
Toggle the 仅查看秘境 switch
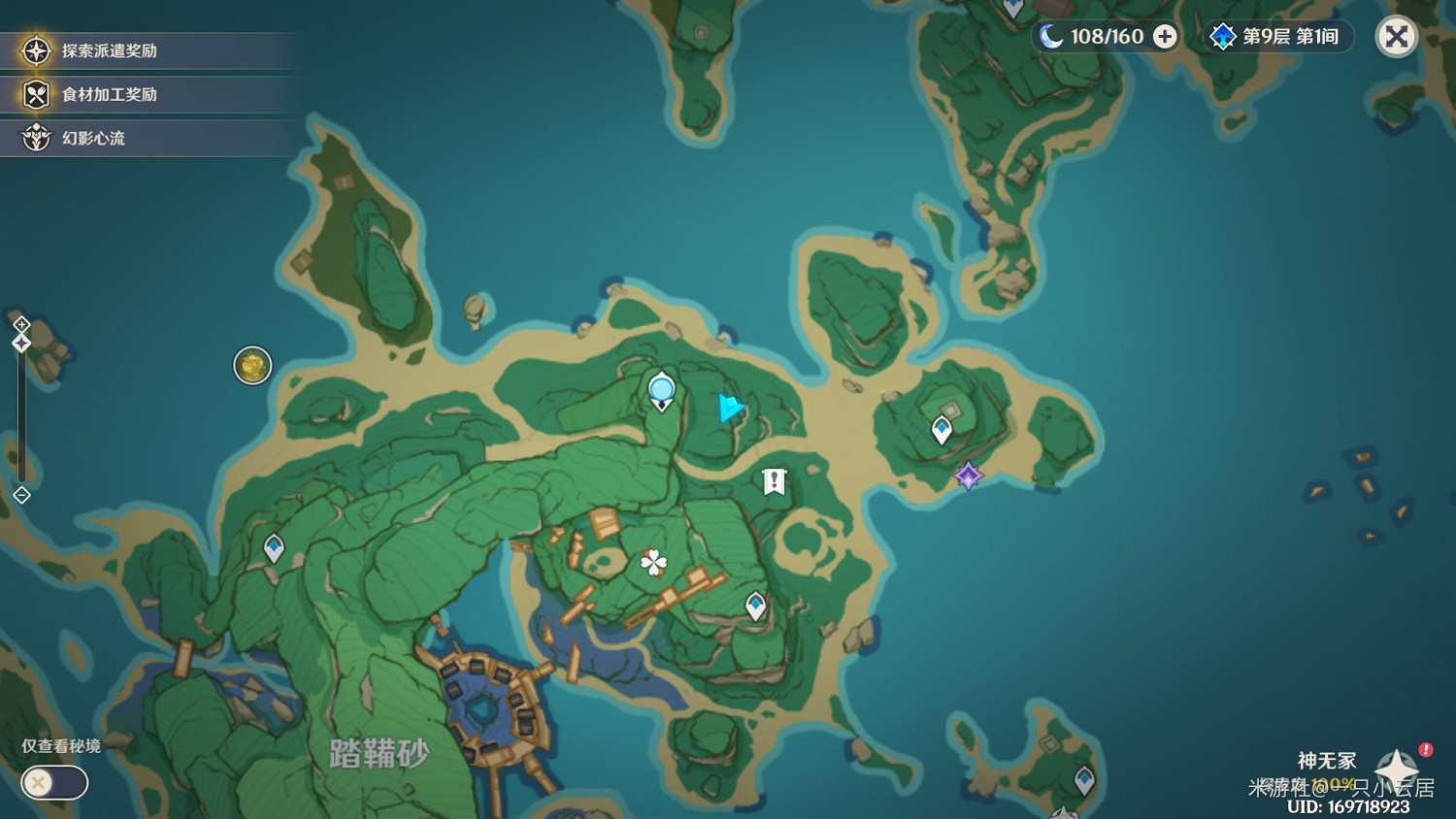click(x=53, y=782)
